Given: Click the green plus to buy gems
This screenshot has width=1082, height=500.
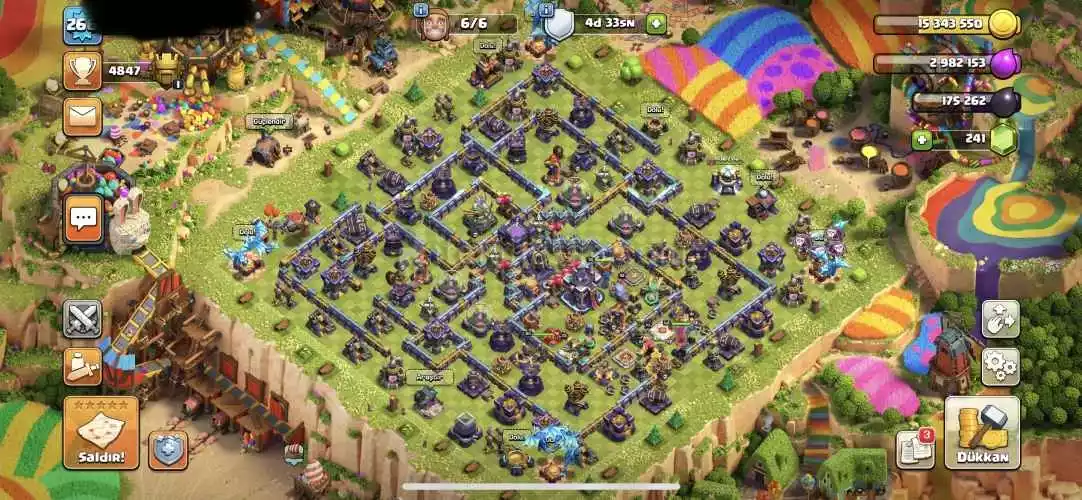Looking at the screenshot, I should tap(921, 140).
